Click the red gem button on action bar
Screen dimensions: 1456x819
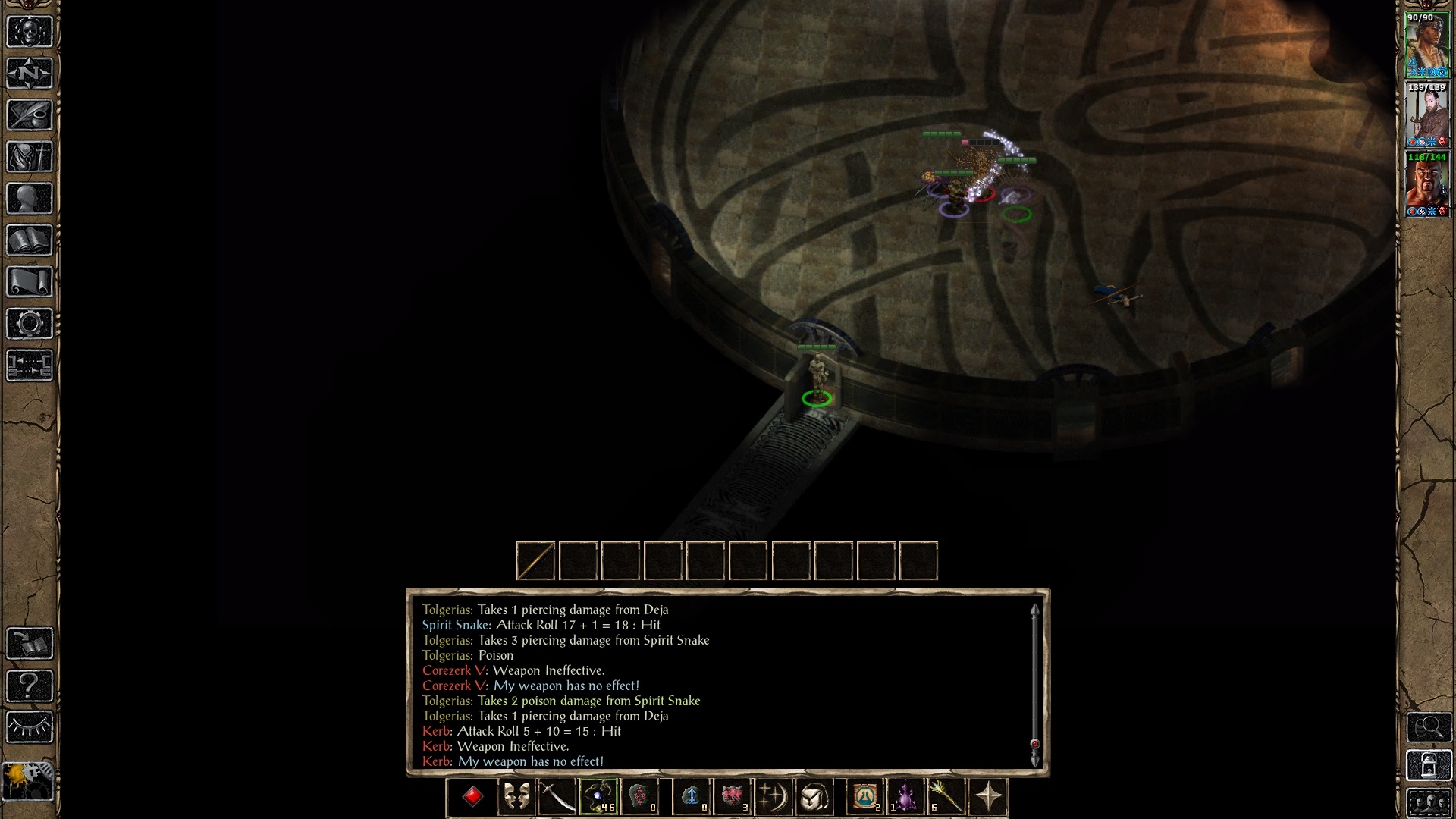click(473, 797)
